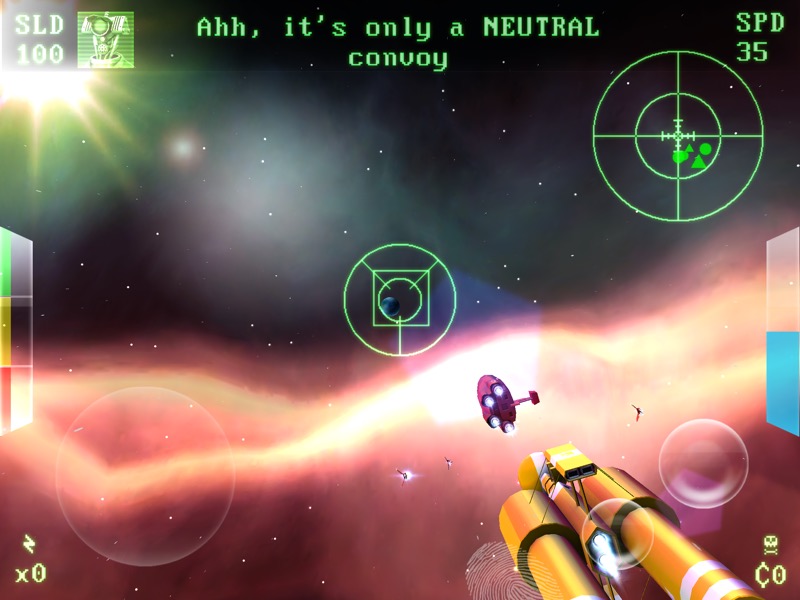The width and height of the screenshot is (800, 600).
Task: Tap the large virtual joystick bubble
Action: (145, 476)
